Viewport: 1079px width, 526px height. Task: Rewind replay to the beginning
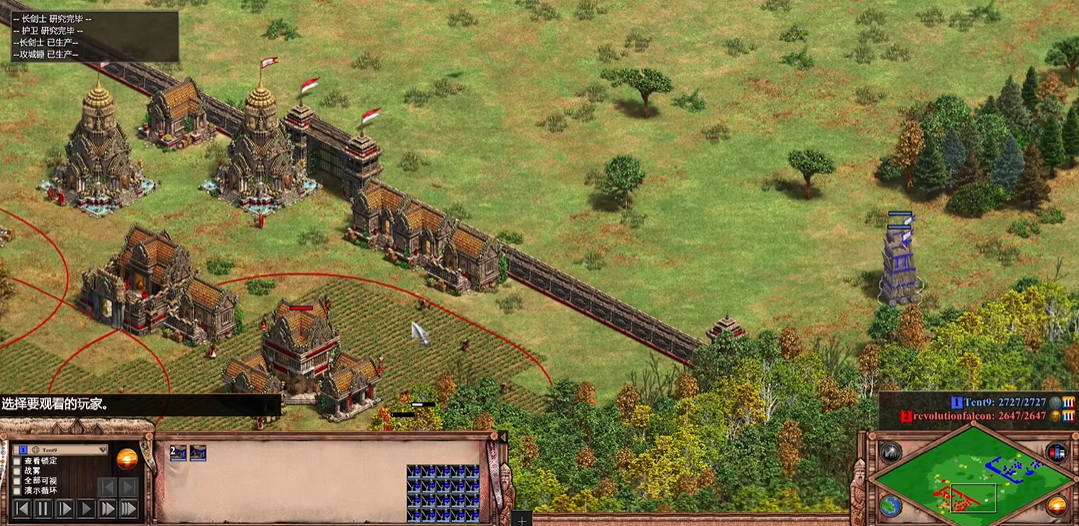[21, 509]
